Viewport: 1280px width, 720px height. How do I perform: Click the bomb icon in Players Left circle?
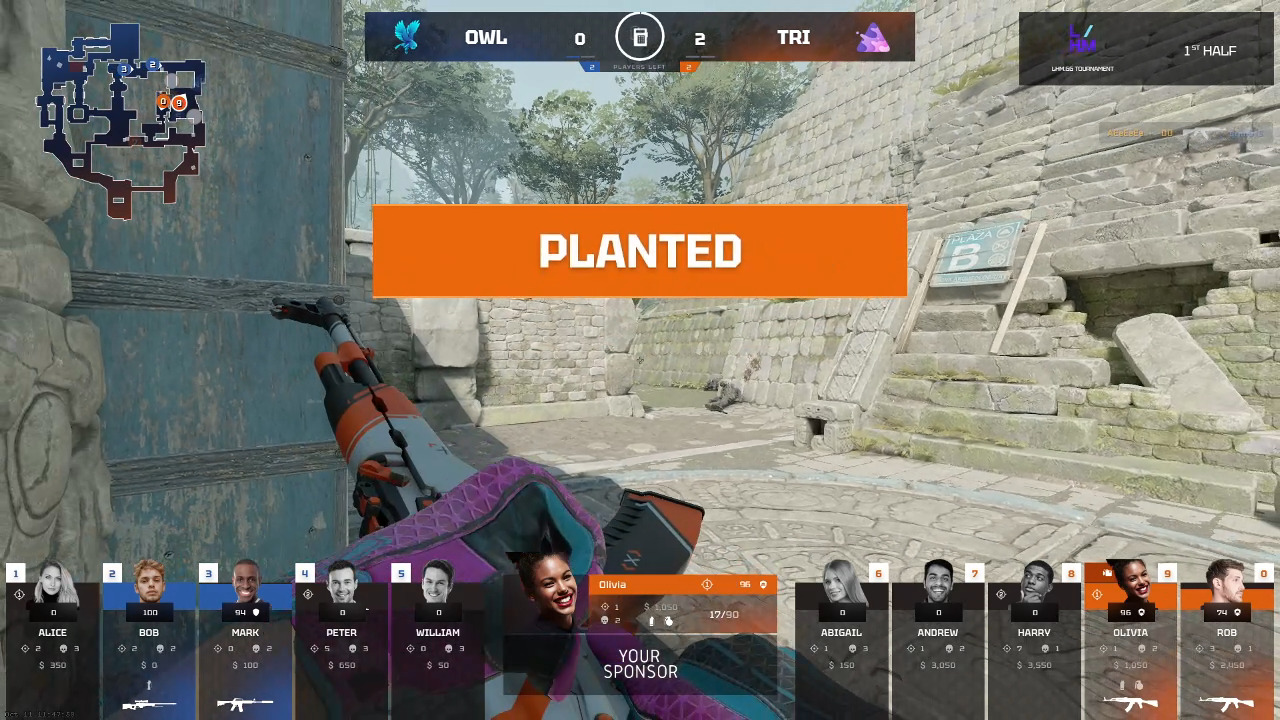640,37
